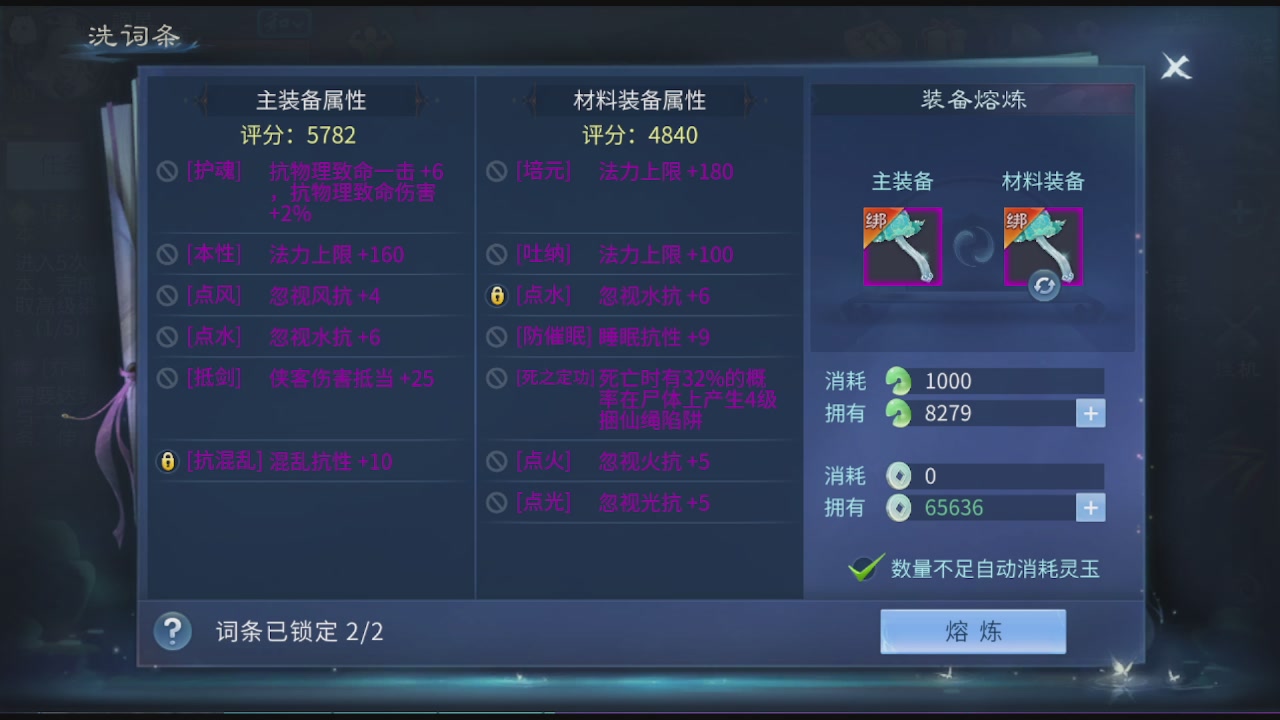1280x720 pixels.
Task: Click the 主装备 axe thumbnail
Action: click(x=902, y=244)
